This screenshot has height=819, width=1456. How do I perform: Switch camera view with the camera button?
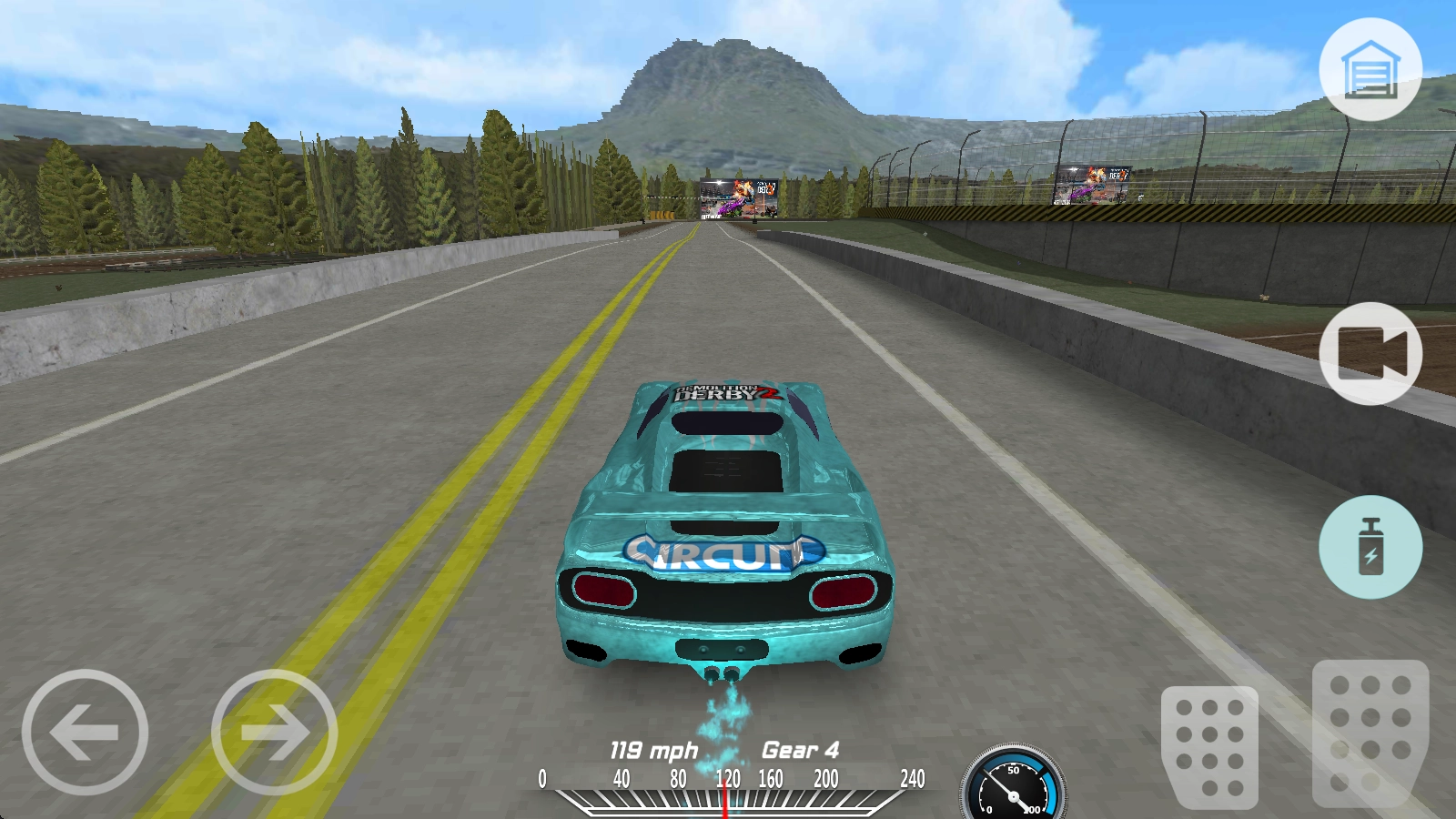click(x=1370, y=353)
